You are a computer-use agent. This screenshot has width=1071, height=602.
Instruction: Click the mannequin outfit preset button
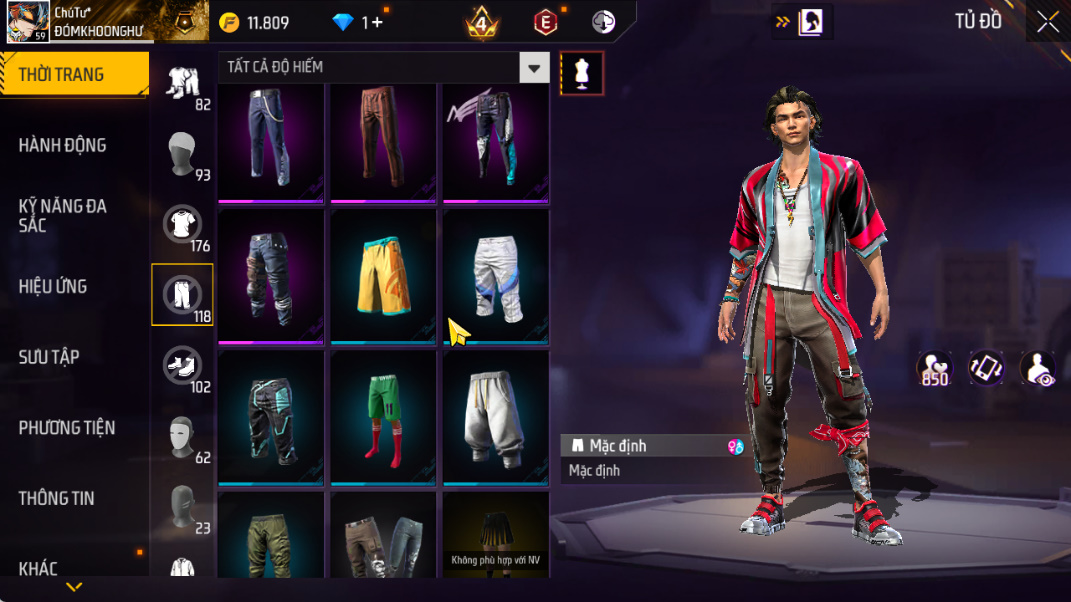[x=582, y=73]
